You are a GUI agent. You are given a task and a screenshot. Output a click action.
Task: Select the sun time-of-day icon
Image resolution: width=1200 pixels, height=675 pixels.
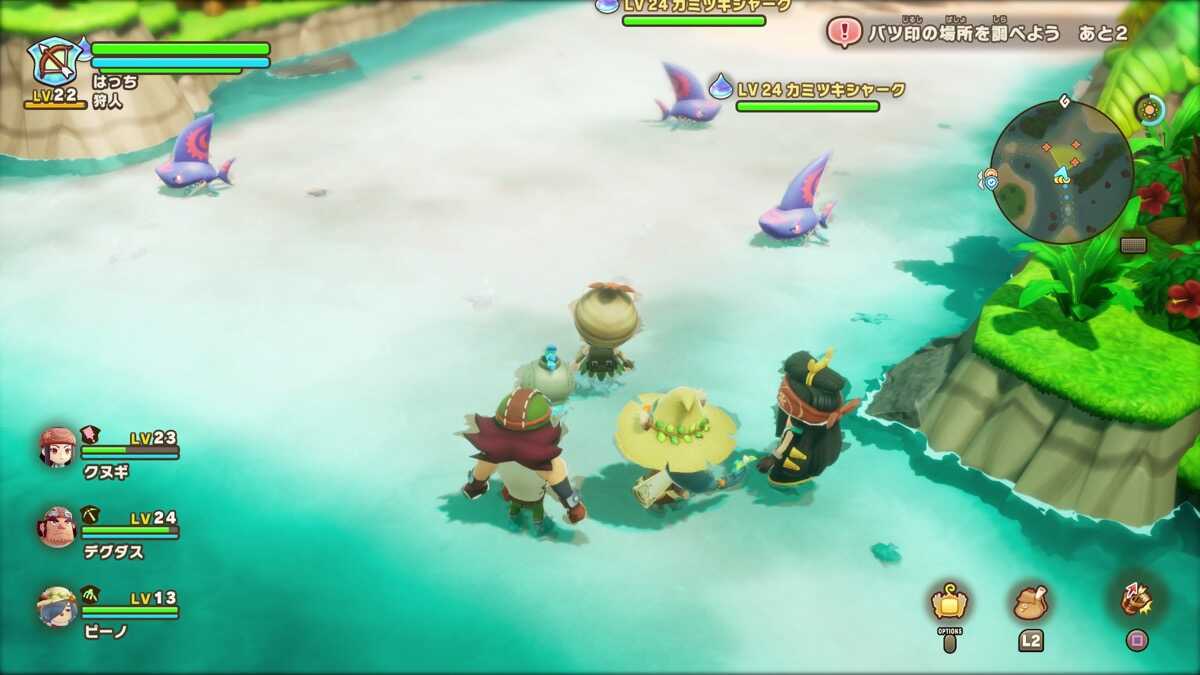pyautogui.click(x=1151, y=109)
